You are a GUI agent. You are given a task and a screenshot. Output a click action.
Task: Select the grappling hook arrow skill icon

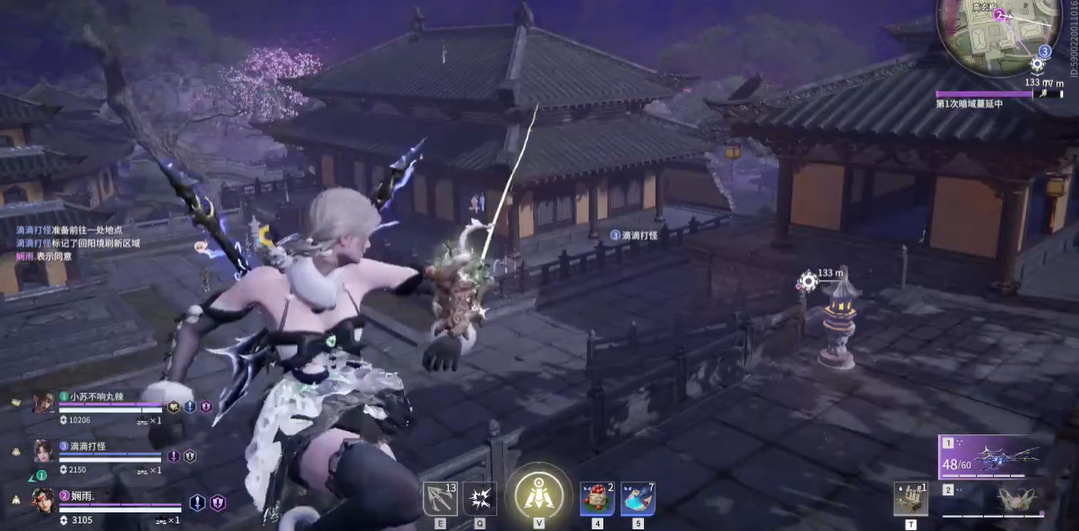(440, 497)
